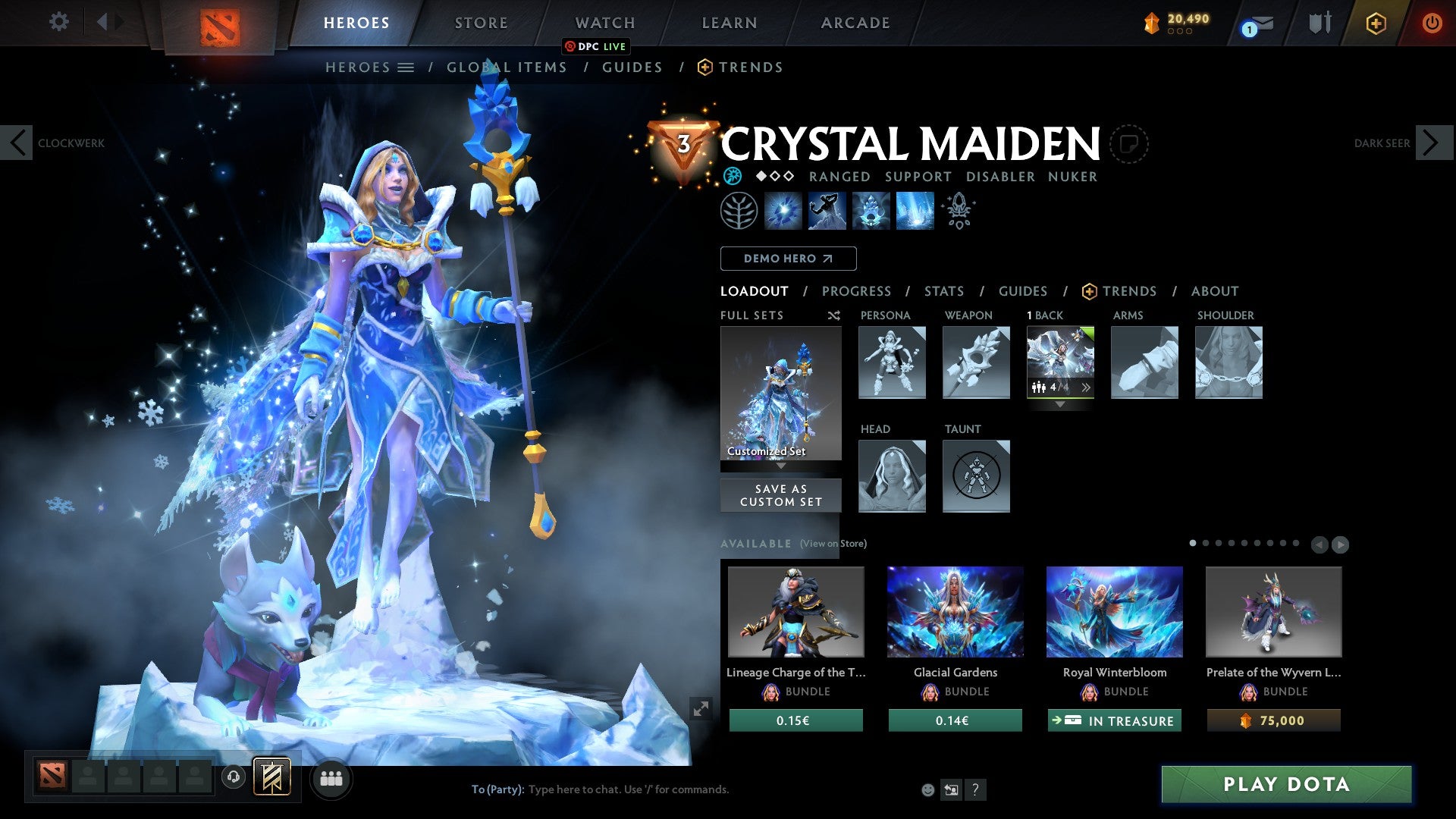Switch to the STATS tab
This screenshot has height=819, width=1456.
[943, 291]
